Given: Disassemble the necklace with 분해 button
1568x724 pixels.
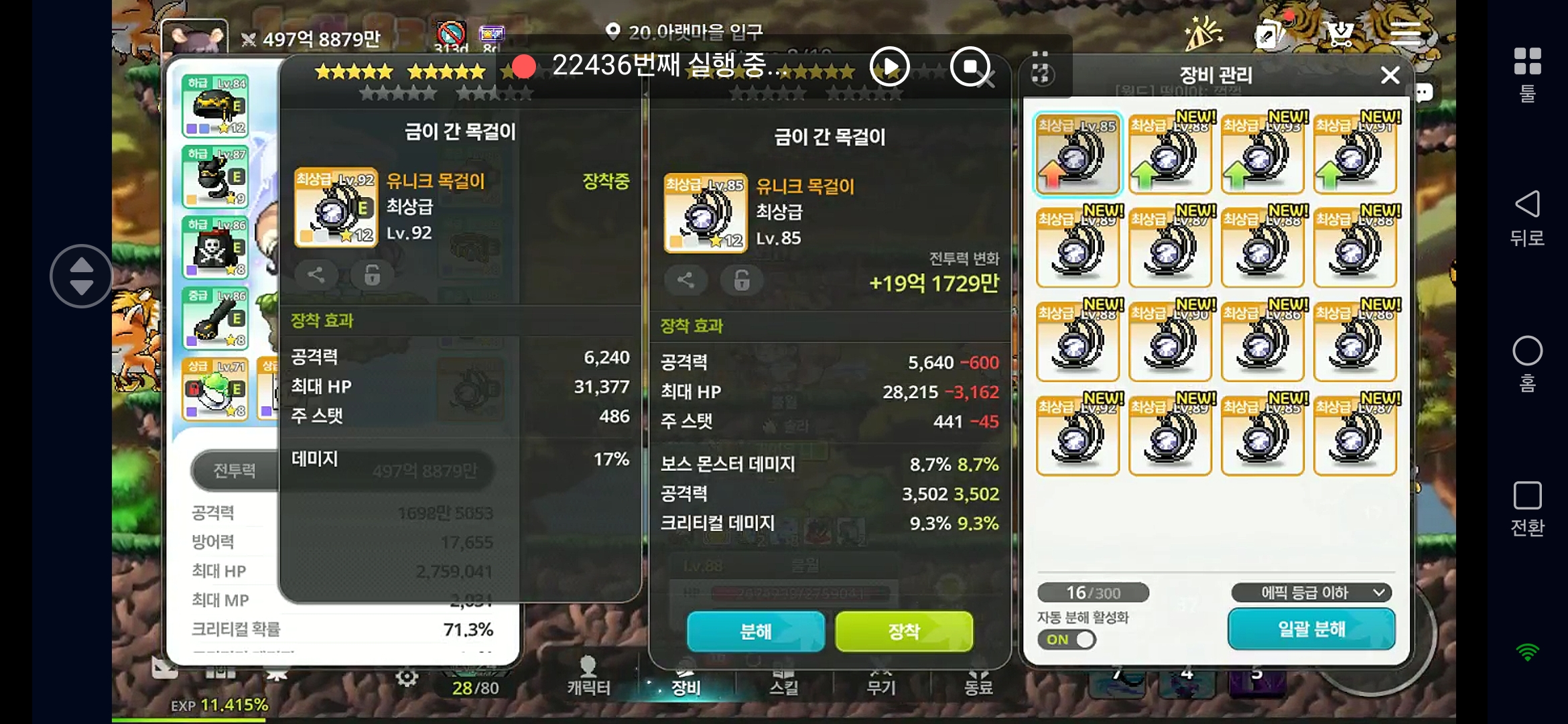Looking at the screenshot, I should point(755,631).
